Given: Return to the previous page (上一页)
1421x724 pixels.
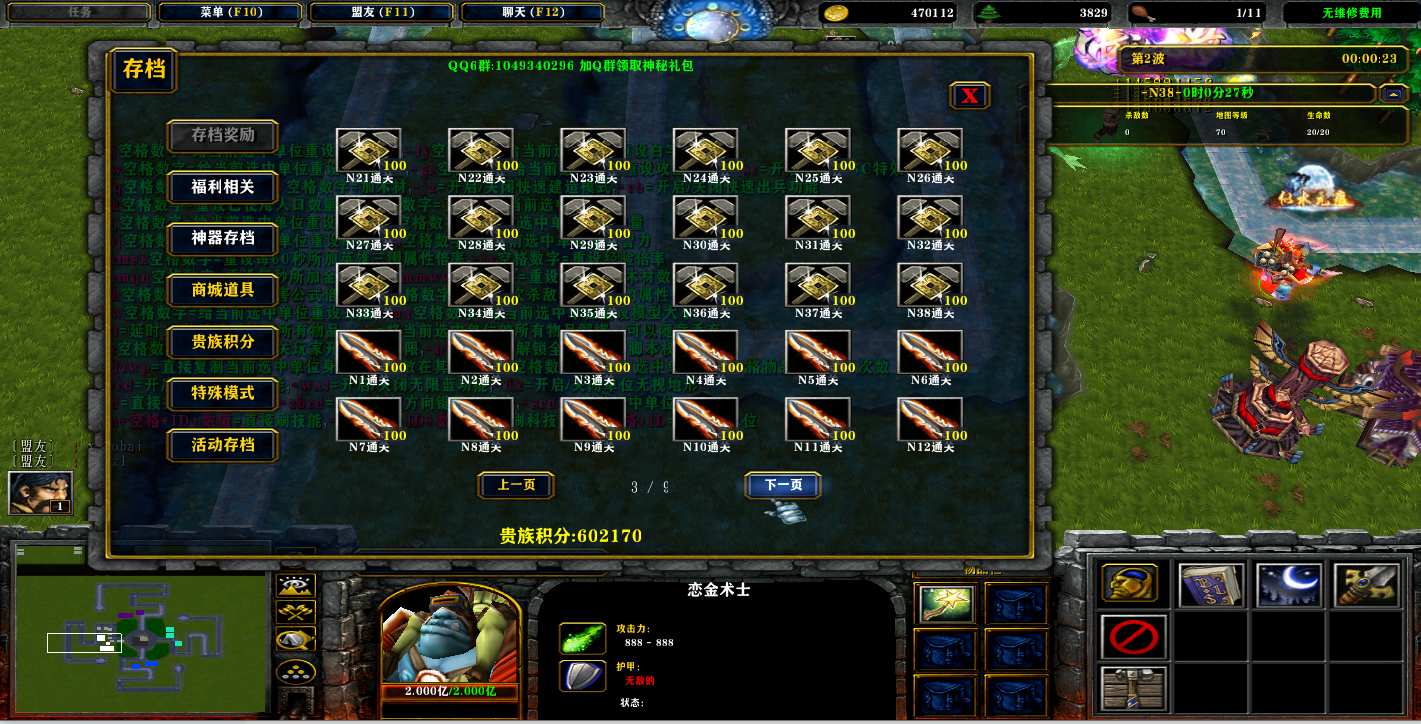Looking at the screenshot, I should 516,485.
